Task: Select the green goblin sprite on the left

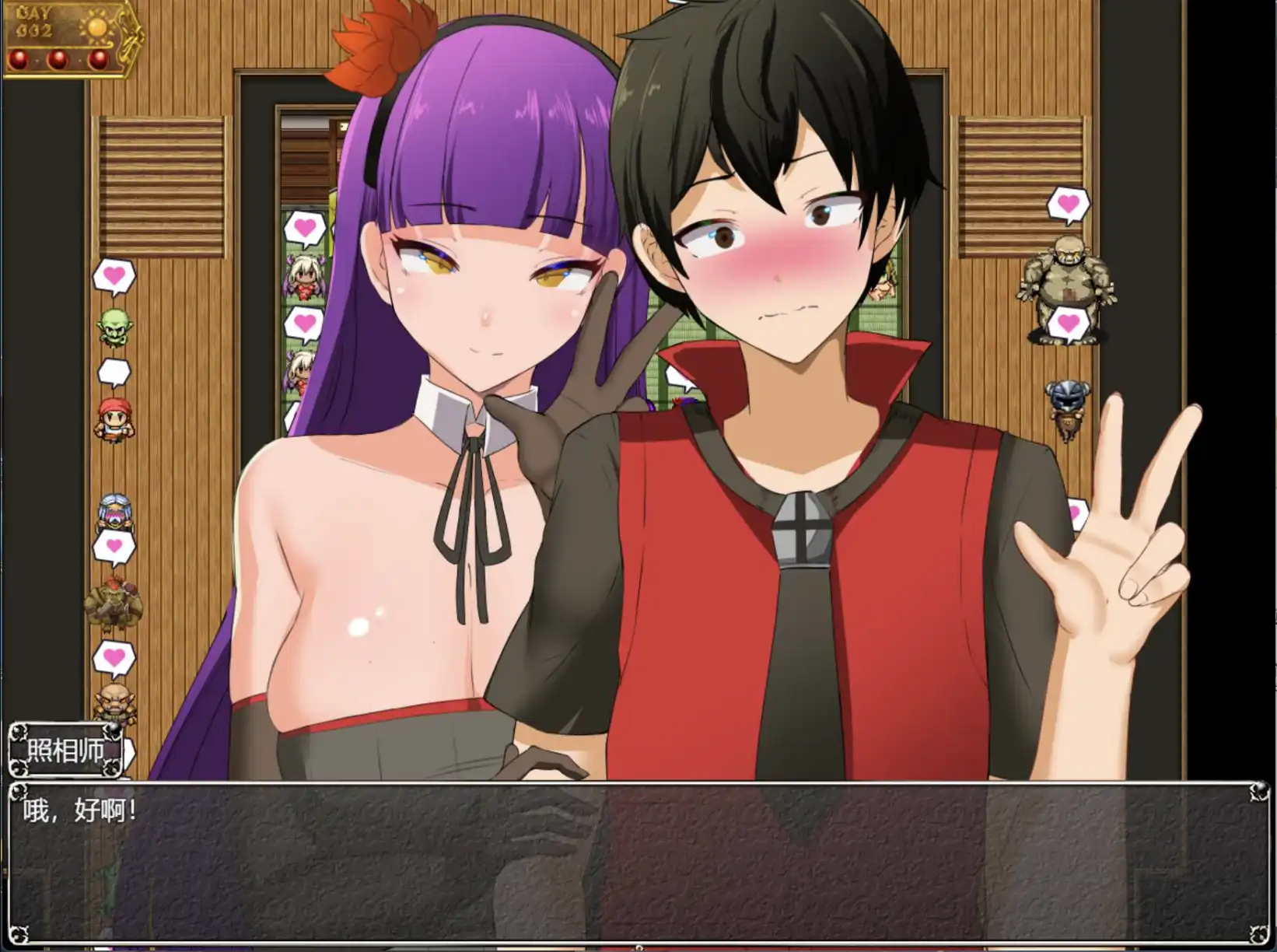Action: [115, 330]
